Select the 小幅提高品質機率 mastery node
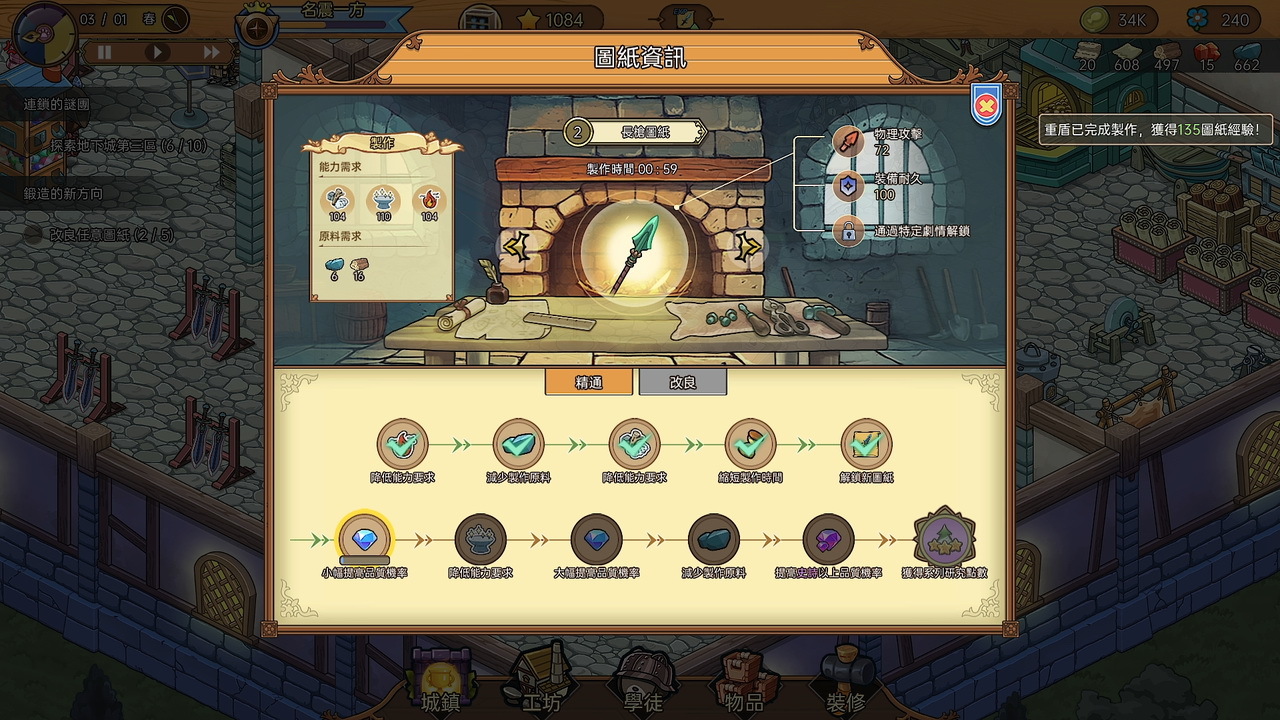Image resolution: width=1280 pixels, height=720 pixels. [365, 540]
